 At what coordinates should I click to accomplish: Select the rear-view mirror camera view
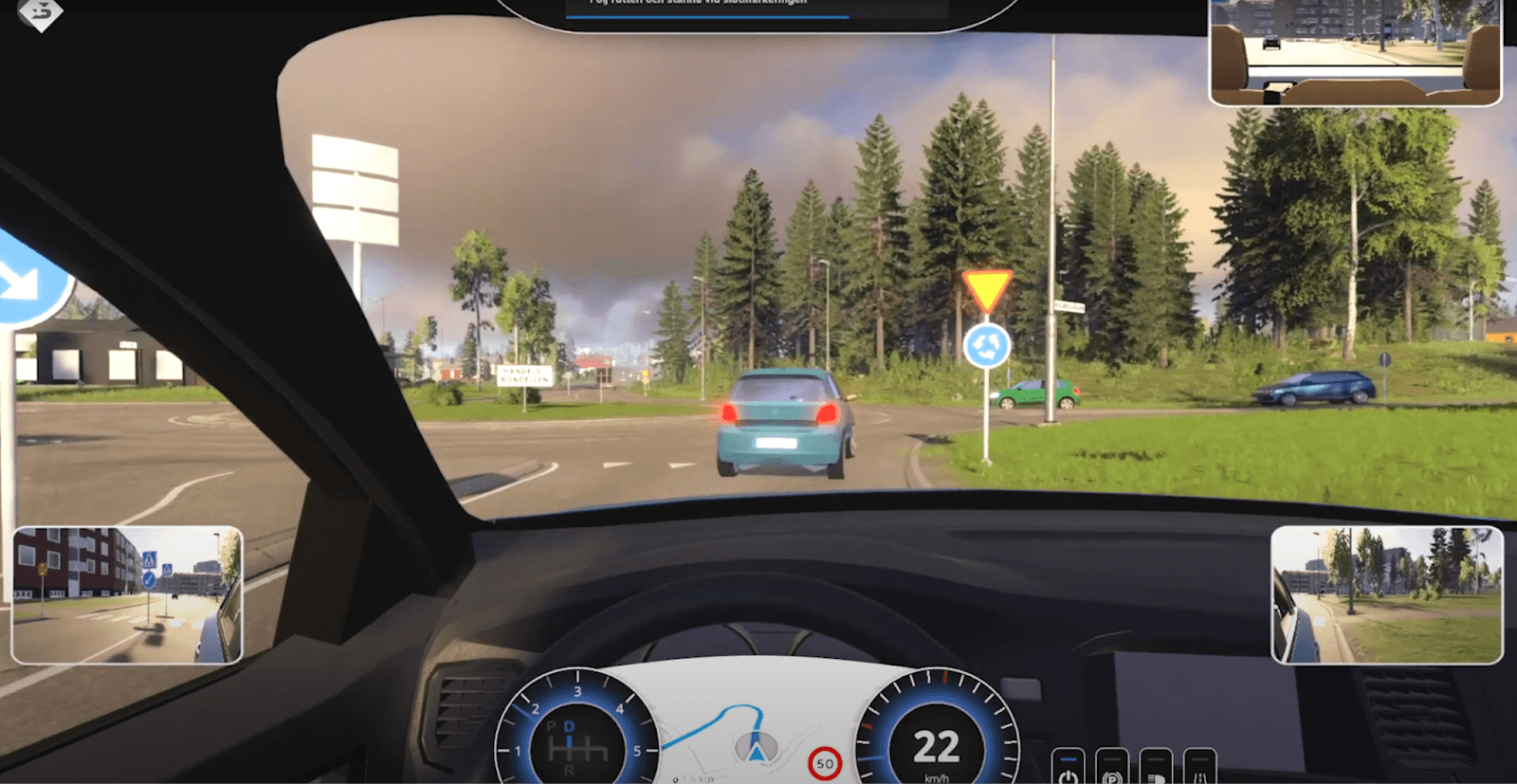pyautogui.click(x=1355, y=52)
